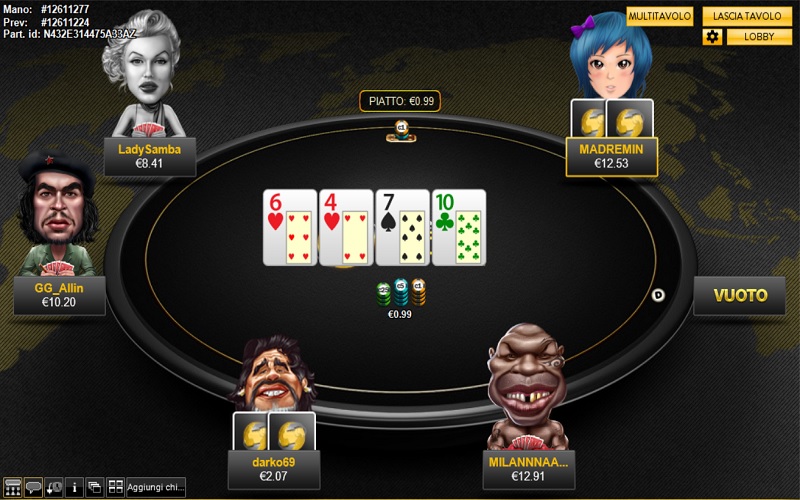
Task: Click GG_Allin's player panel
Action: tap(59, 295)
